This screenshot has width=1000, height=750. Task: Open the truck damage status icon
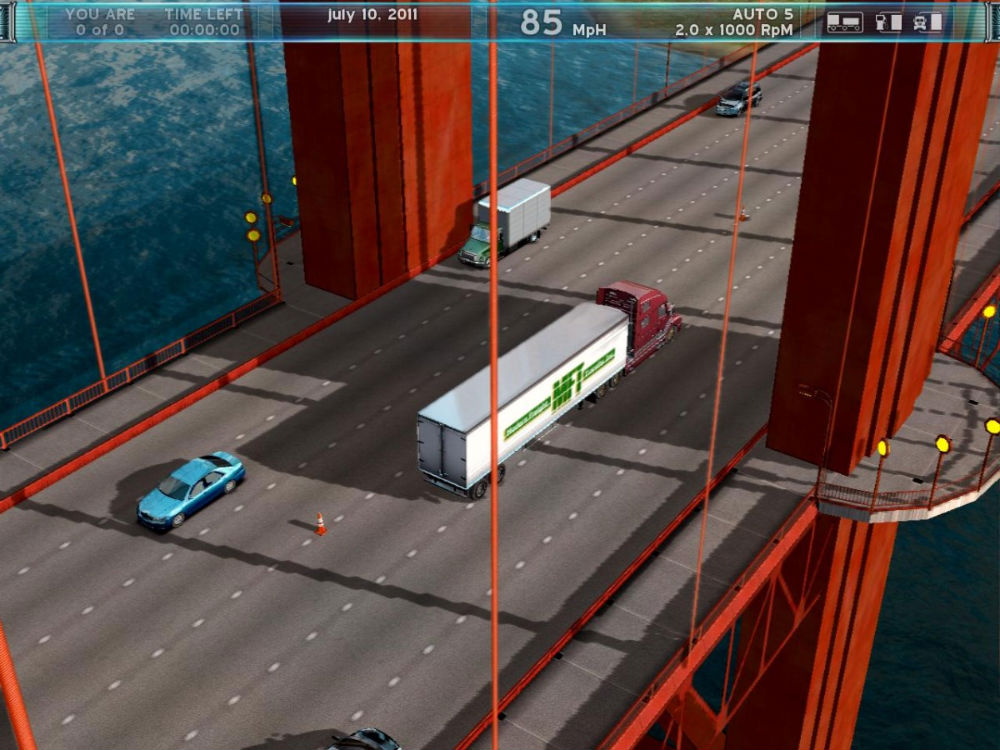click(x=928, y=22)
